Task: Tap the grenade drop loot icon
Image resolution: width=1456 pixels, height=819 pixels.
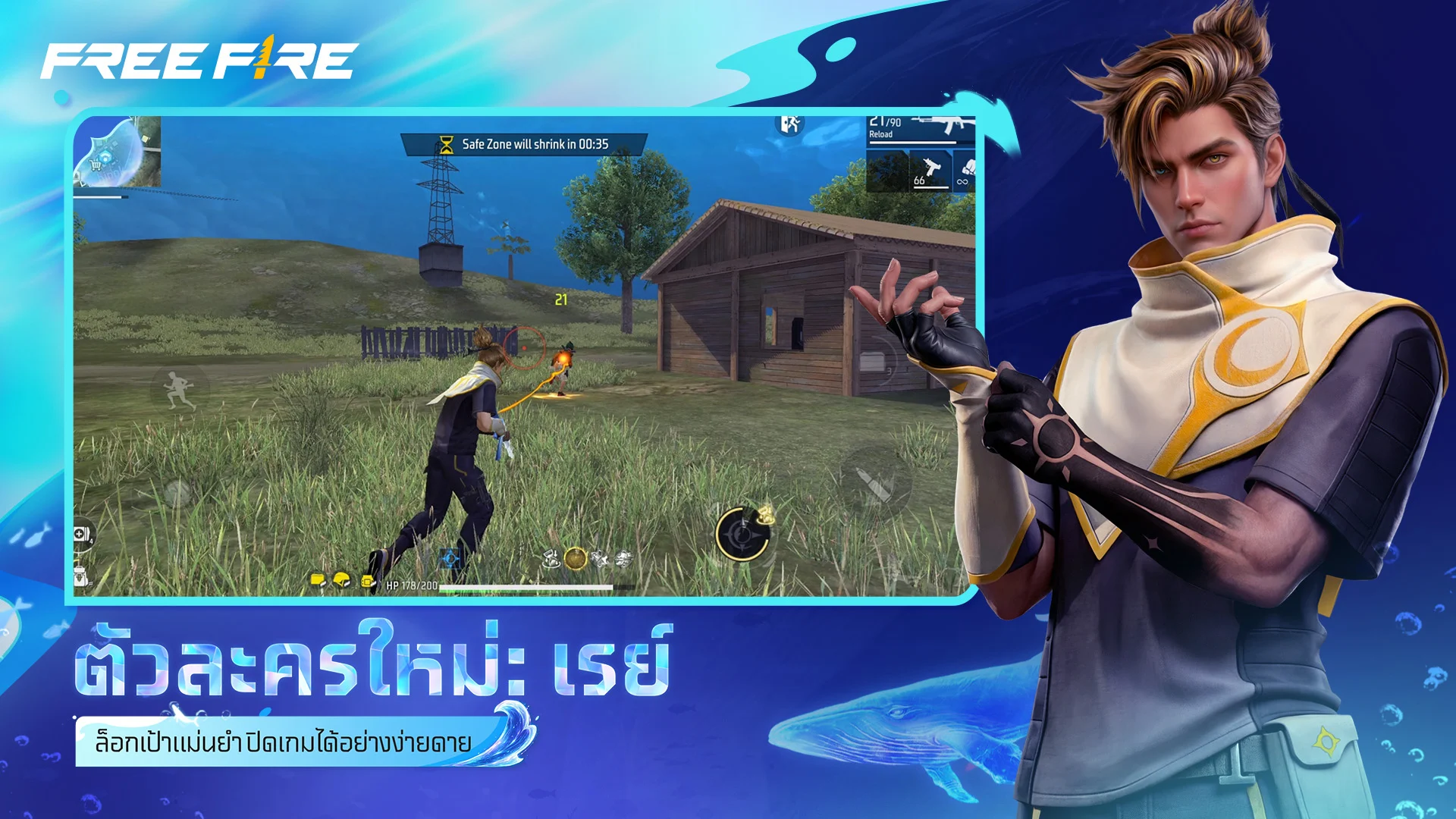Action: tap(551, 559)
